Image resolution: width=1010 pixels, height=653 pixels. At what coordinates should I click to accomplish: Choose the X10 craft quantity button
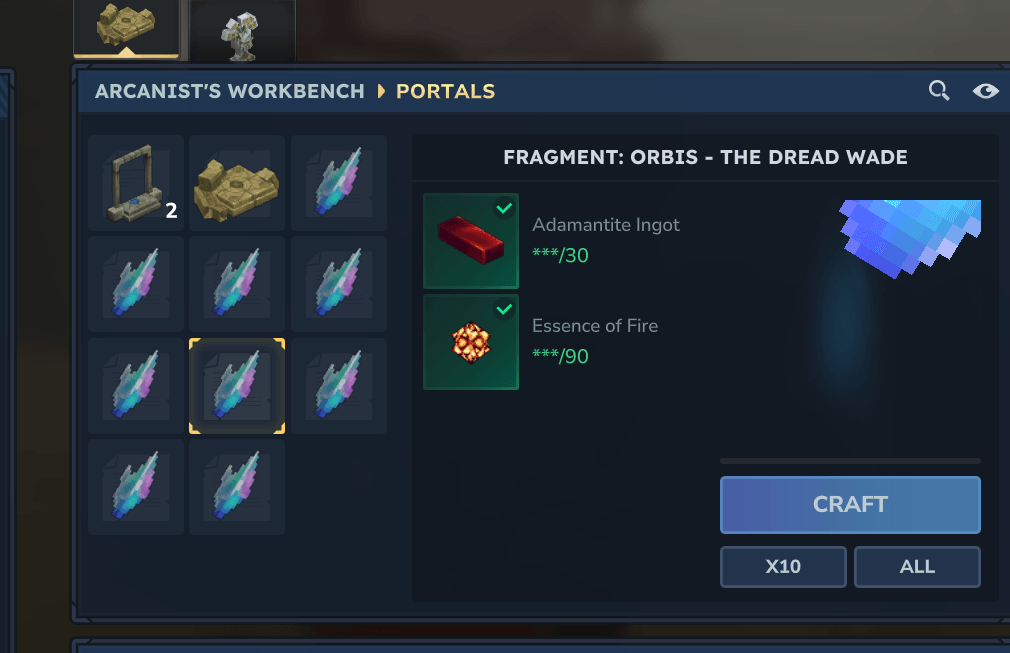click(x=783, y=567)
